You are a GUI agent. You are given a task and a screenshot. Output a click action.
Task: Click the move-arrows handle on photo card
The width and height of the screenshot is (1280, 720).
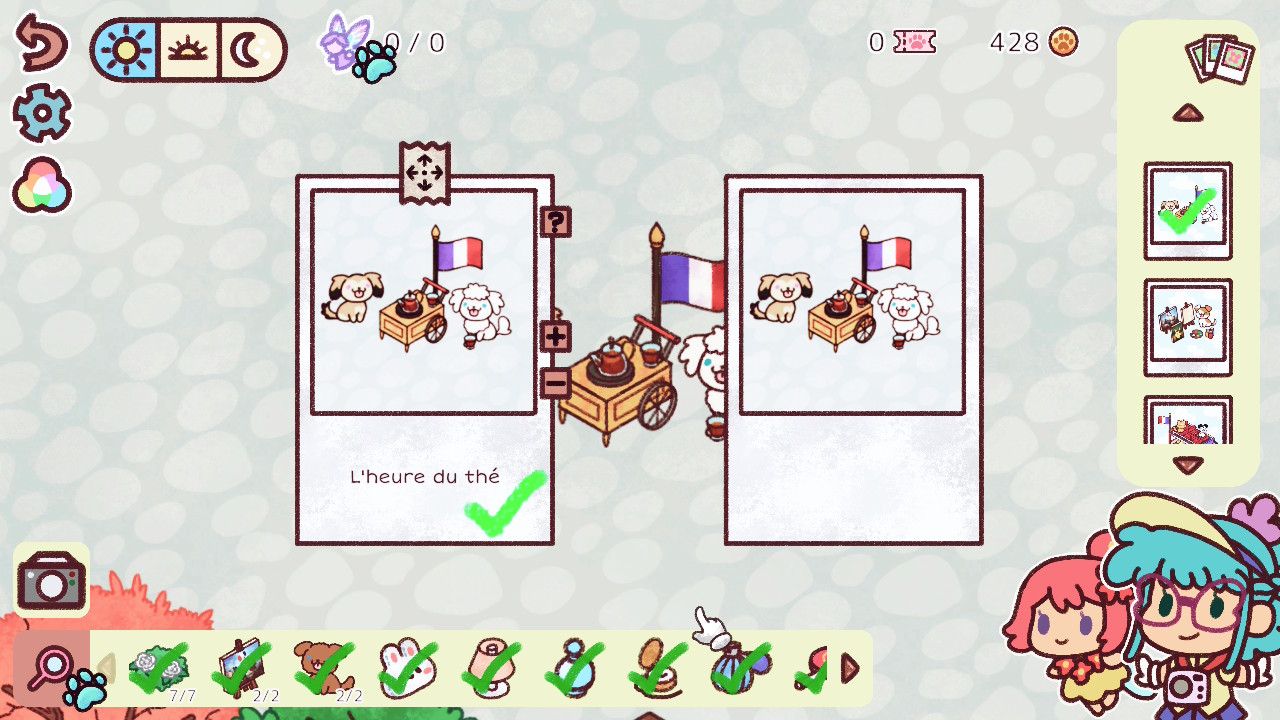click(424, 172)
